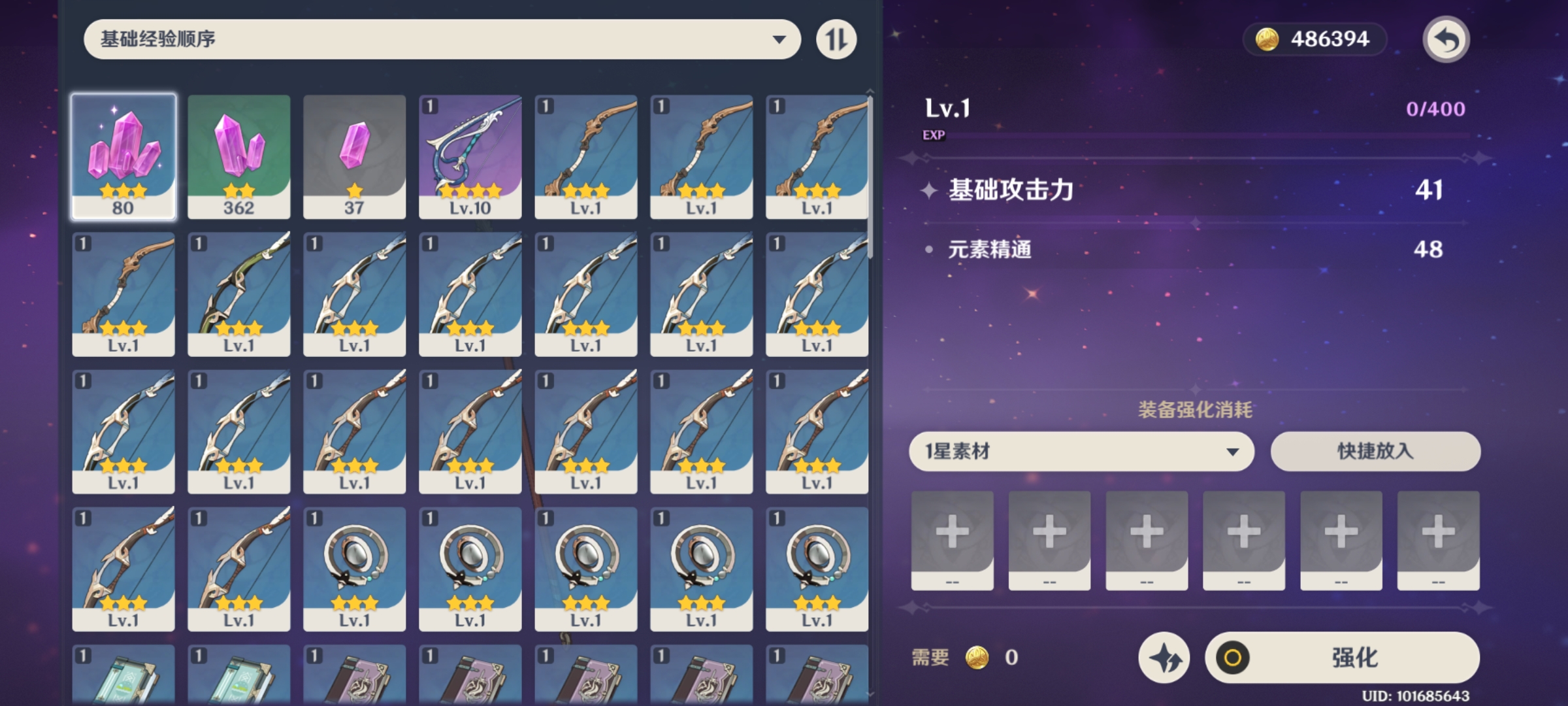Open the 1星素材 rarity dropdown
The image size is (1568, 706).
coord(1081,451)
